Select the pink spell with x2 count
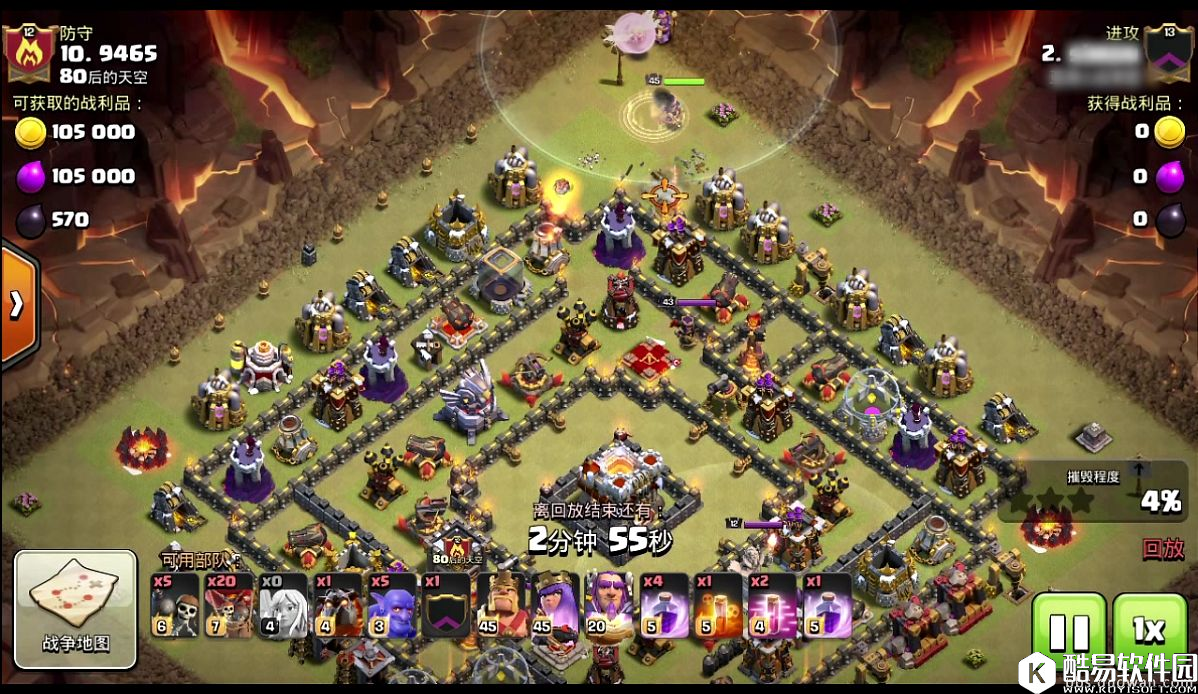The width and height of the screenshot is (1198, 694). click(772, 606)
